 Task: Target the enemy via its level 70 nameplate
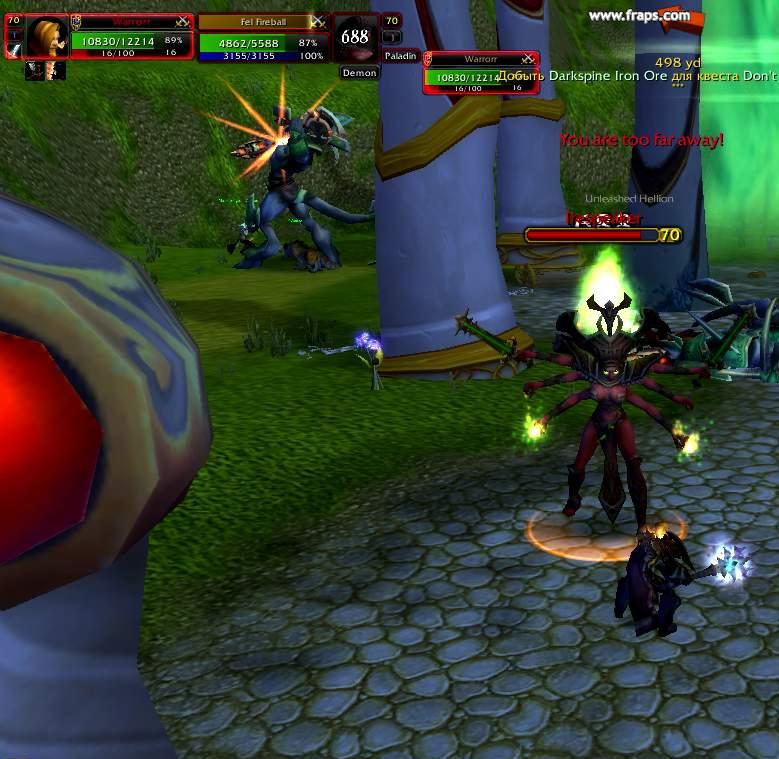click(603, 235)
